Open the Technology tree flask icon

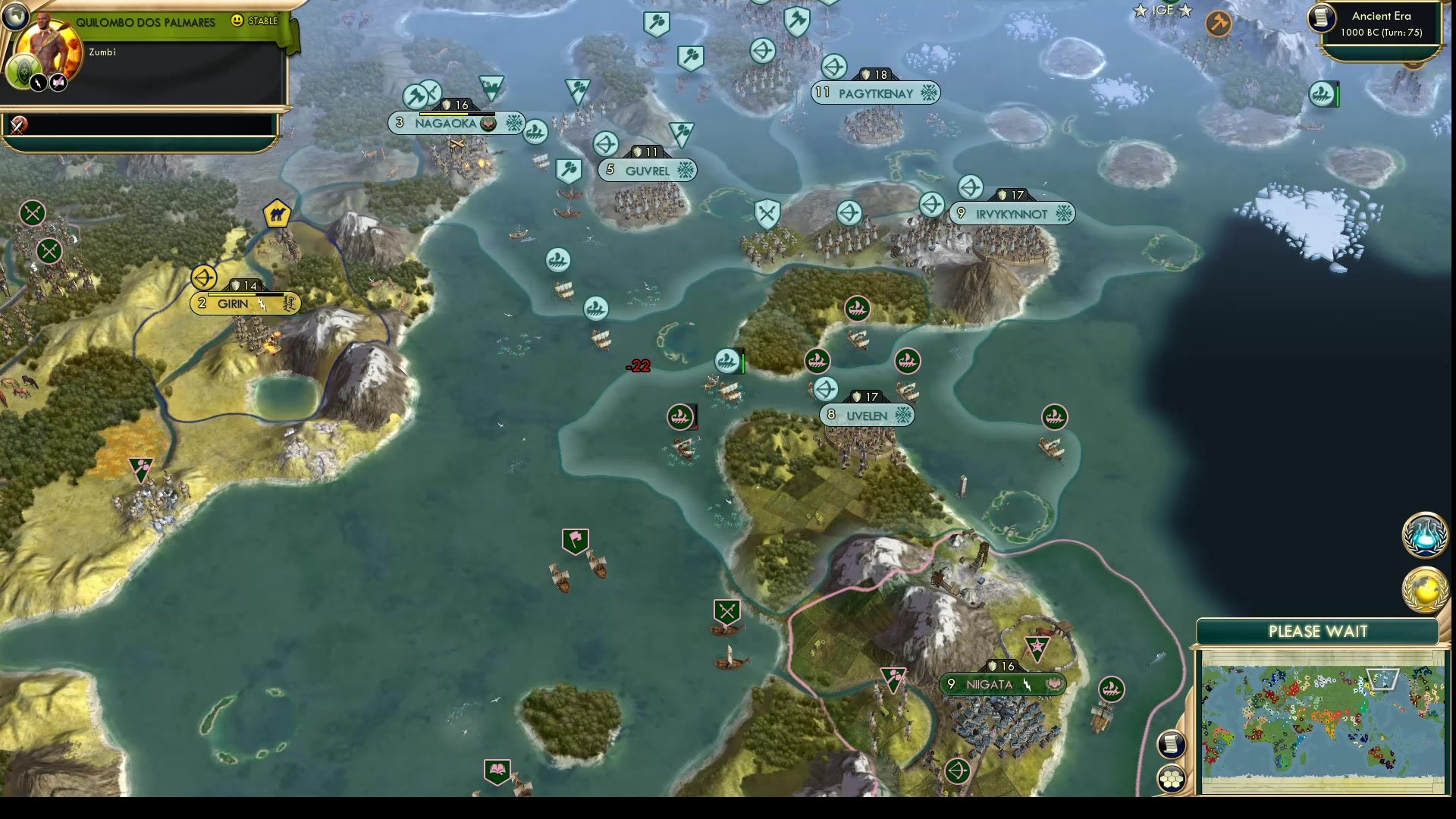pos(1424,535)
